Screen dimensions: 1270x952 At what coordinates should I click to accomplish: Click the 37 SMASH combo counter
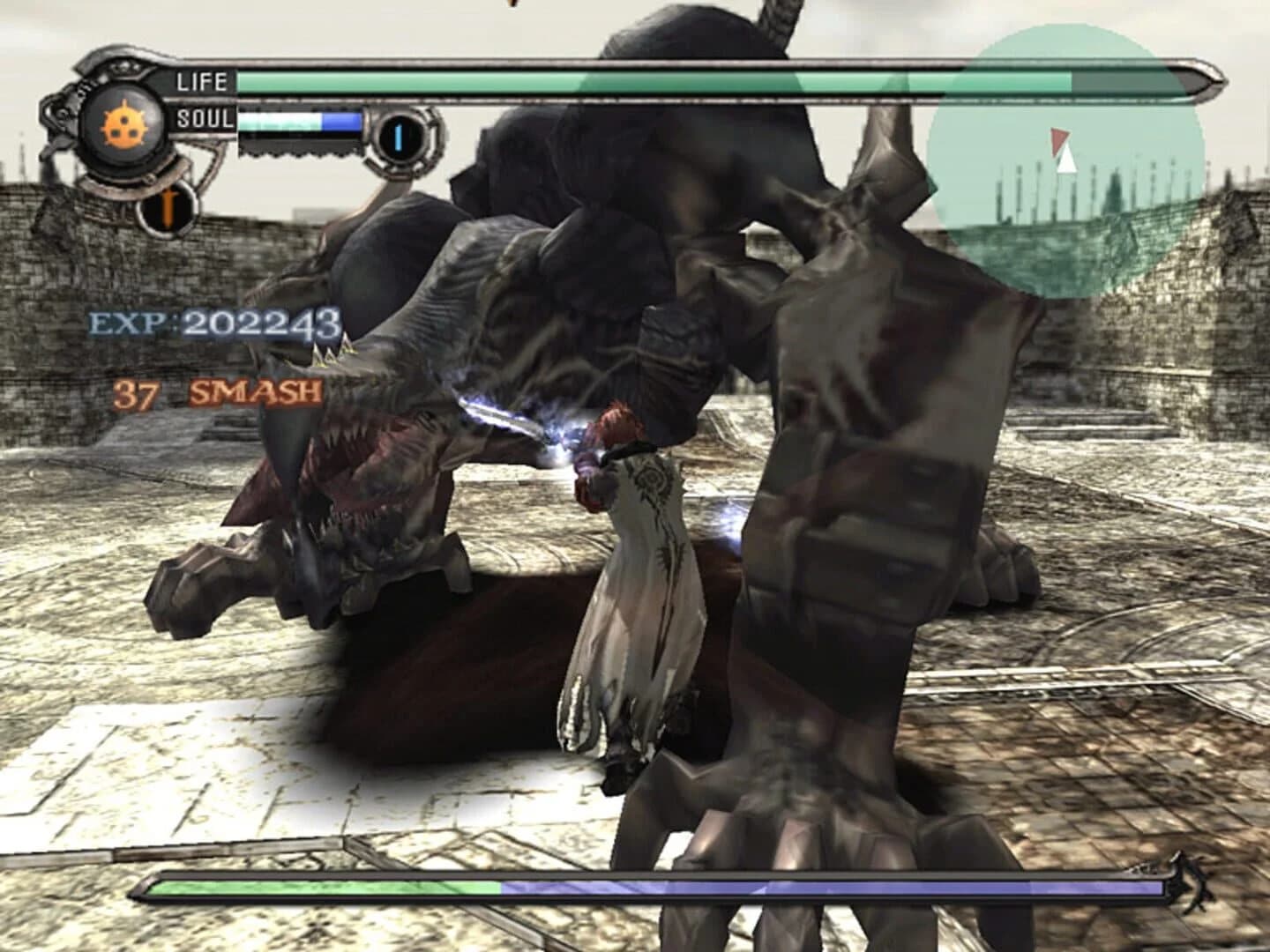click(216, 394)
